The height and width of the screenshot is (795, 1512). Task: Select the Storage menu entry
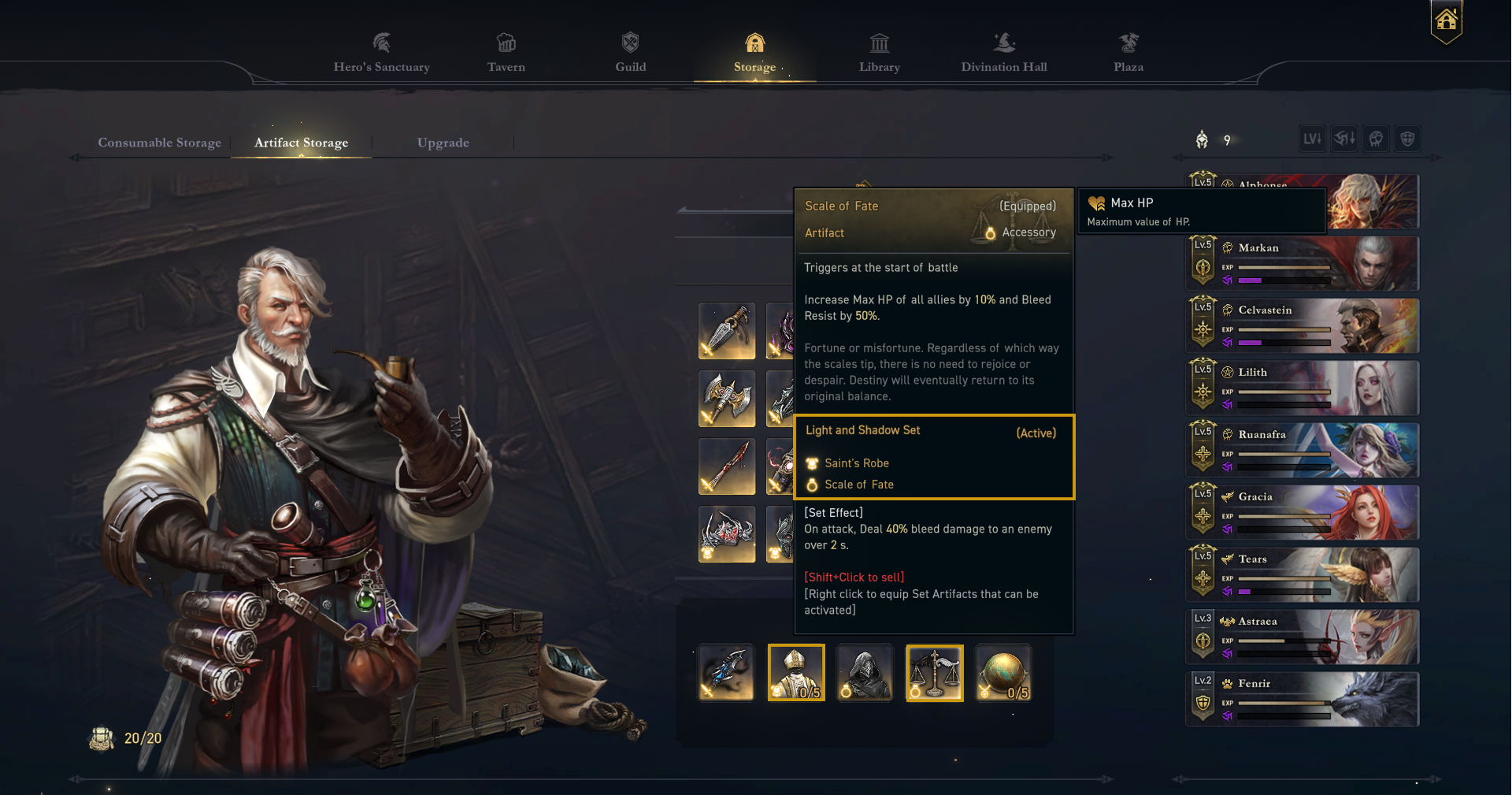click(x=754, y=54)
